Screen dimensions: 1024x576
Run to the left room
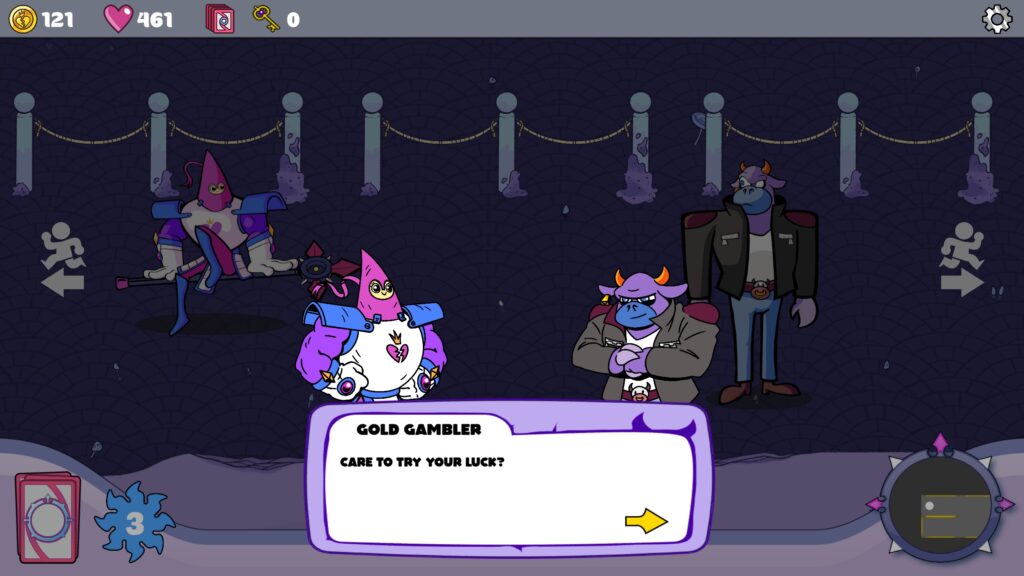coord(62,259)
